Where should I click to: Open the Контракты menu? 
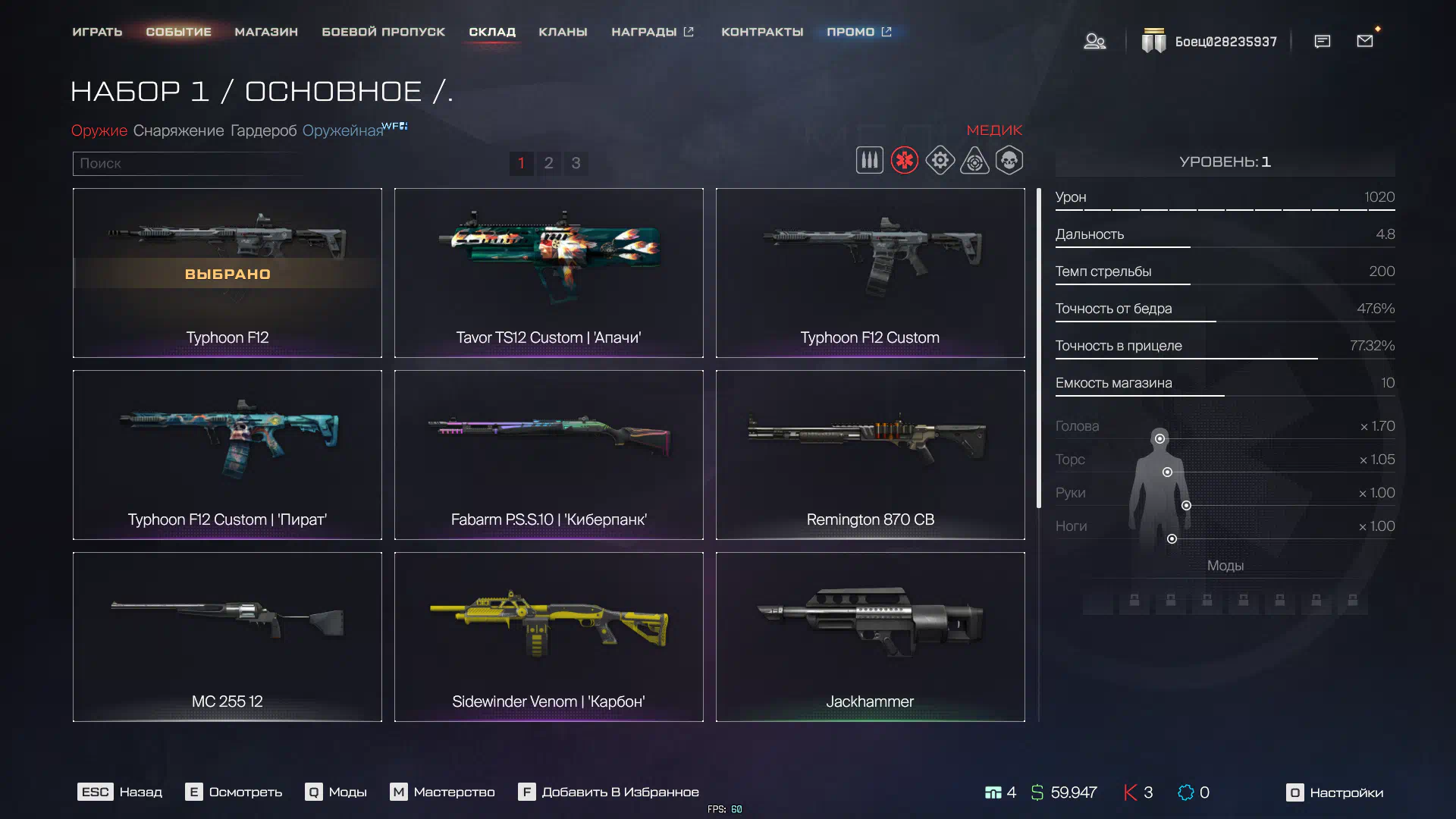coord(762,32)
